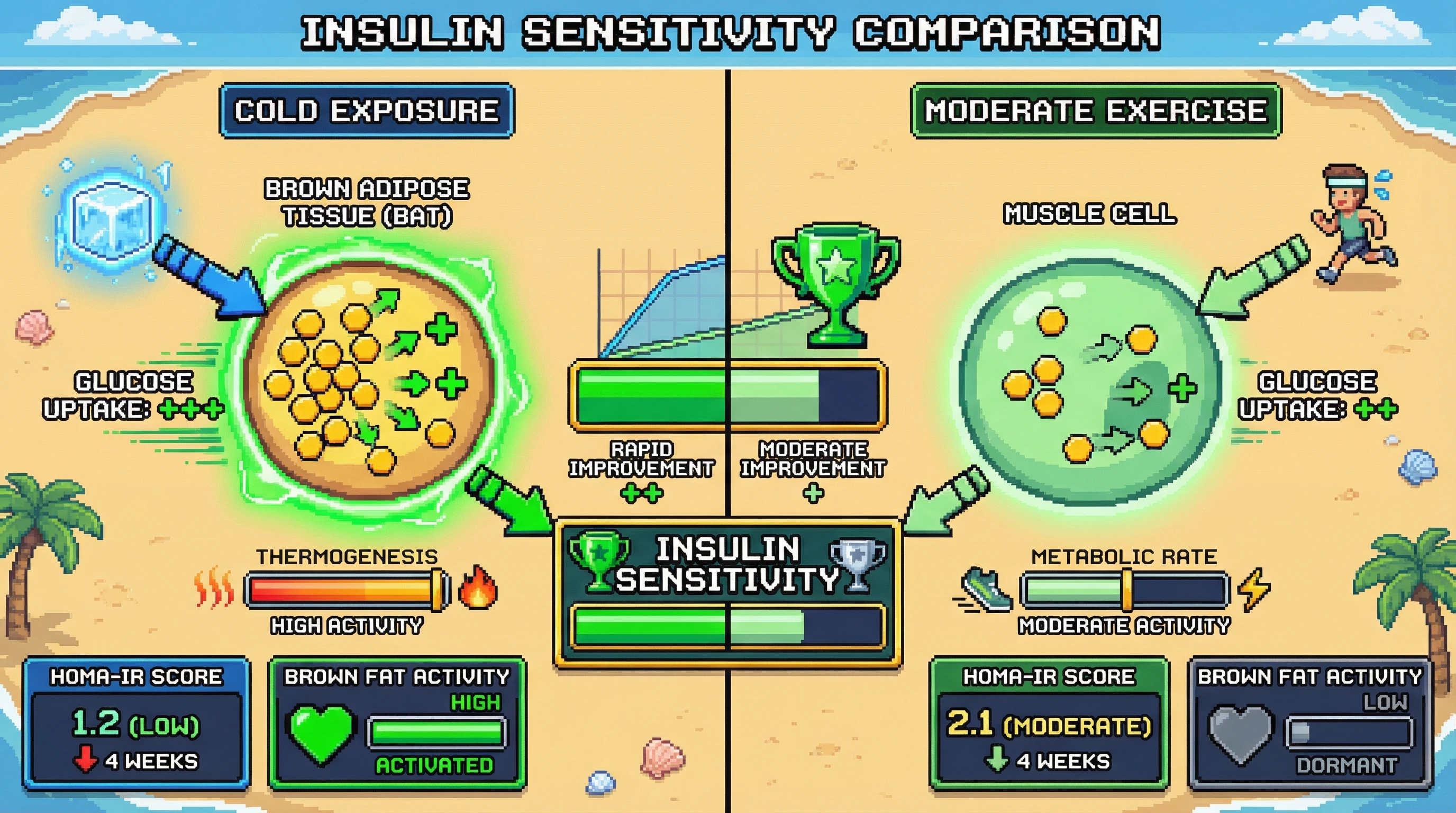Open the HOMA-IR Score 1.2 (Low) panel
Viewport: 1456px width, 813px height.
pyautogui.click(x=136, y=722)
